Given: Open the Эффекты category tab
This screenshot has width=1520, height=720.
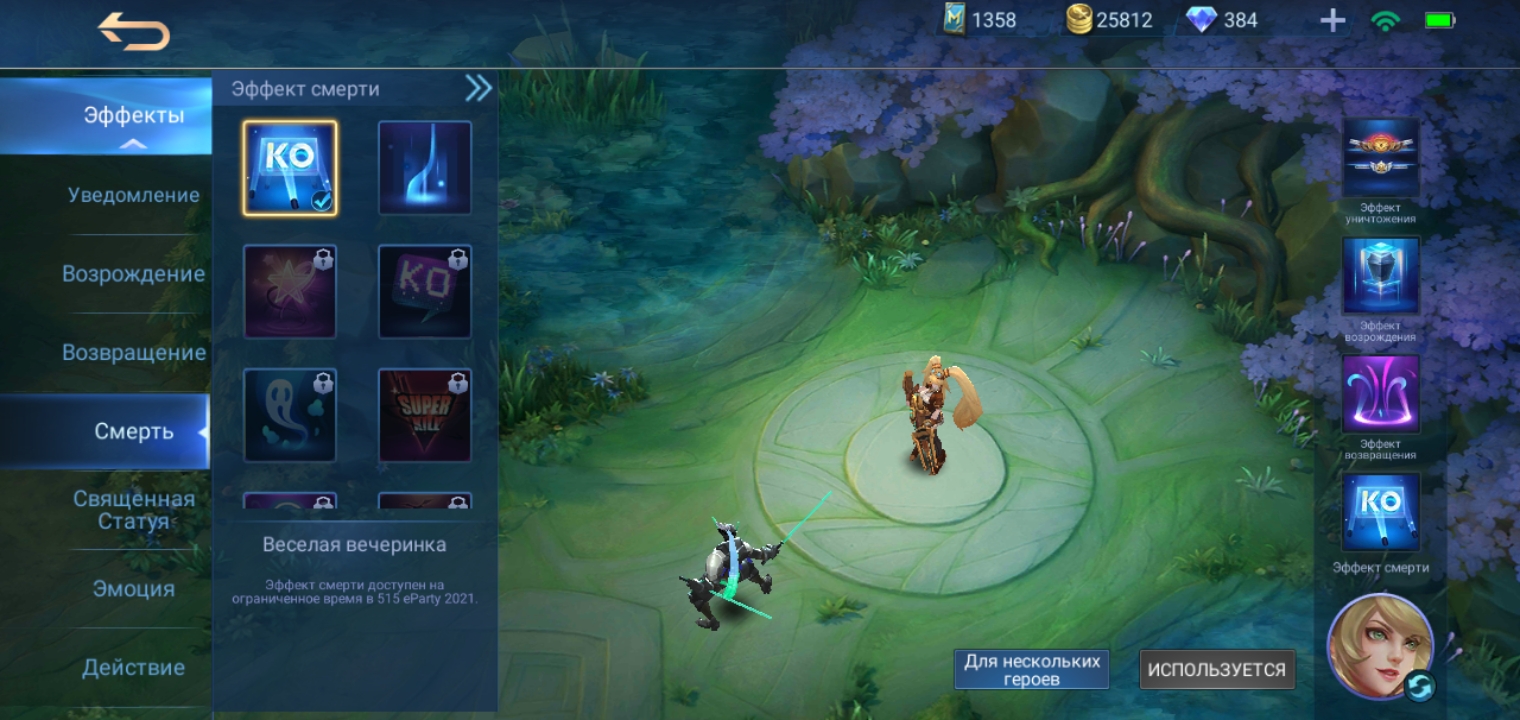Looking at the screenshot, I should coord(133,115).
